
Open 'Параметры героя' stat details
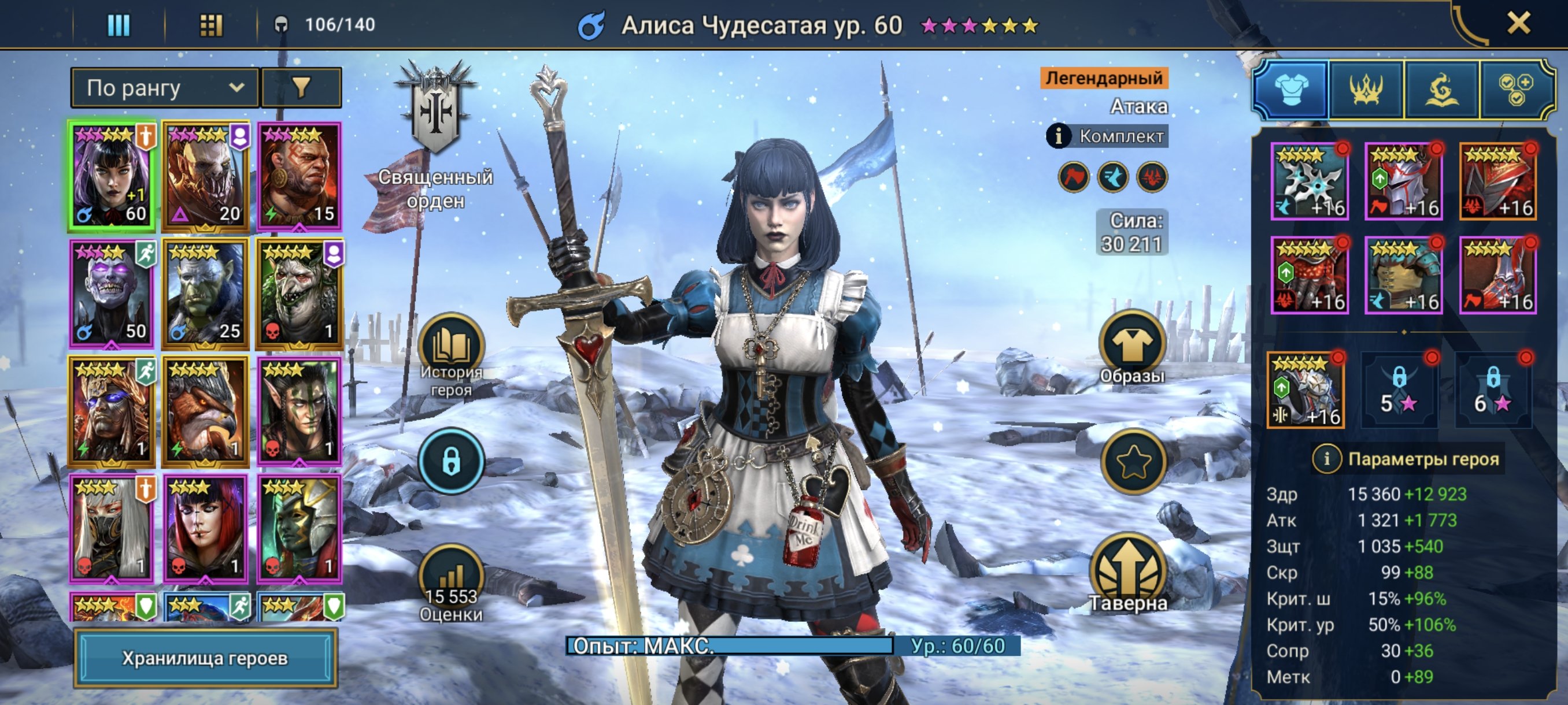(1327, 459)
